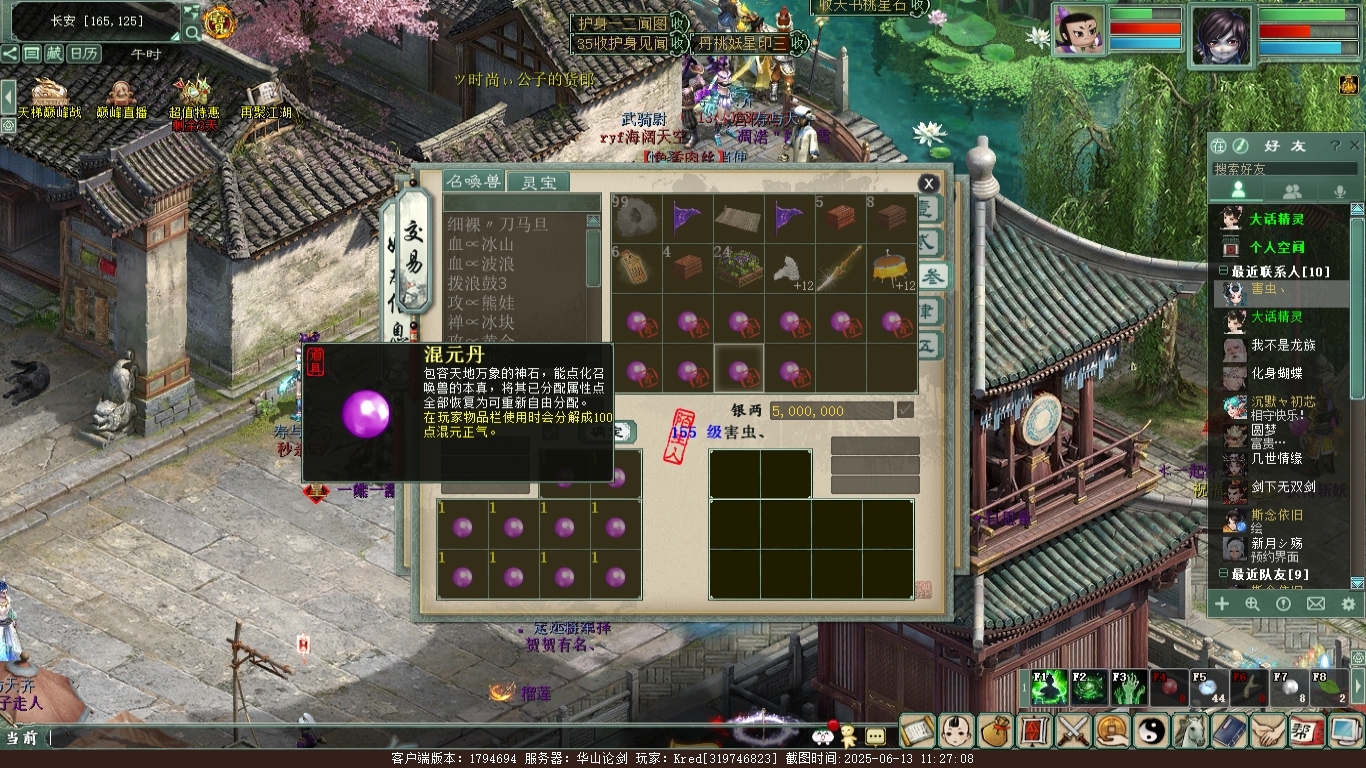Open the yin-yang menu icon
1366x768 pixels.
click(x=1151, y=731)
